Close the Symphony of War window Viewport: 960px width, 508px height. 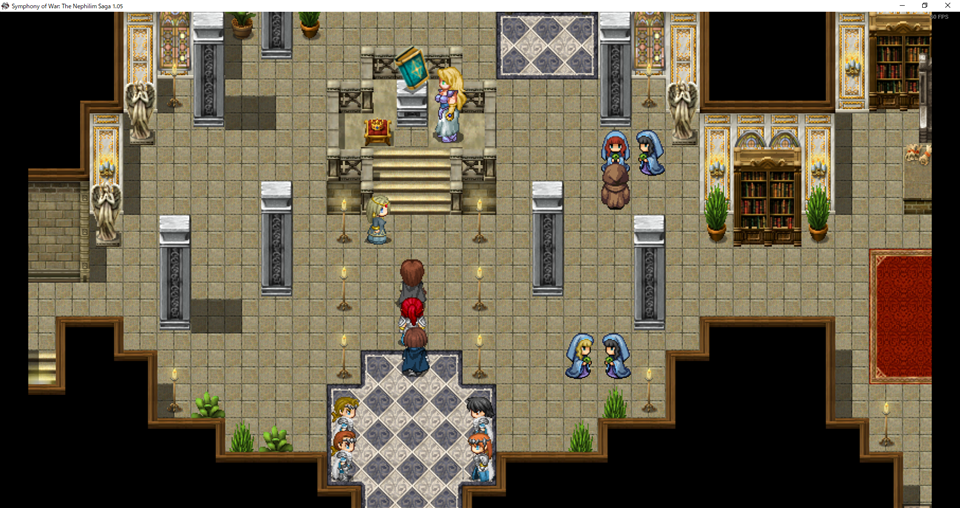click(947, 5)
